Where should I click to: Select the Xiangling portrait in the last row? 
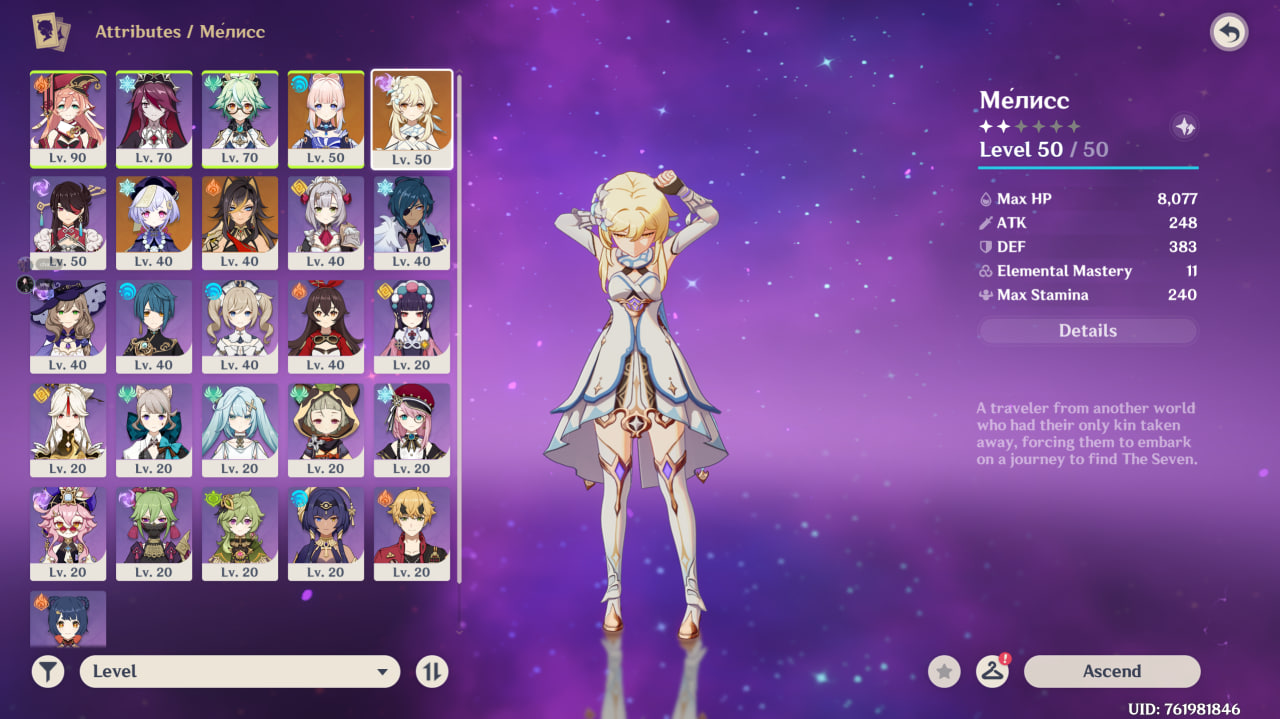[68, 620]
